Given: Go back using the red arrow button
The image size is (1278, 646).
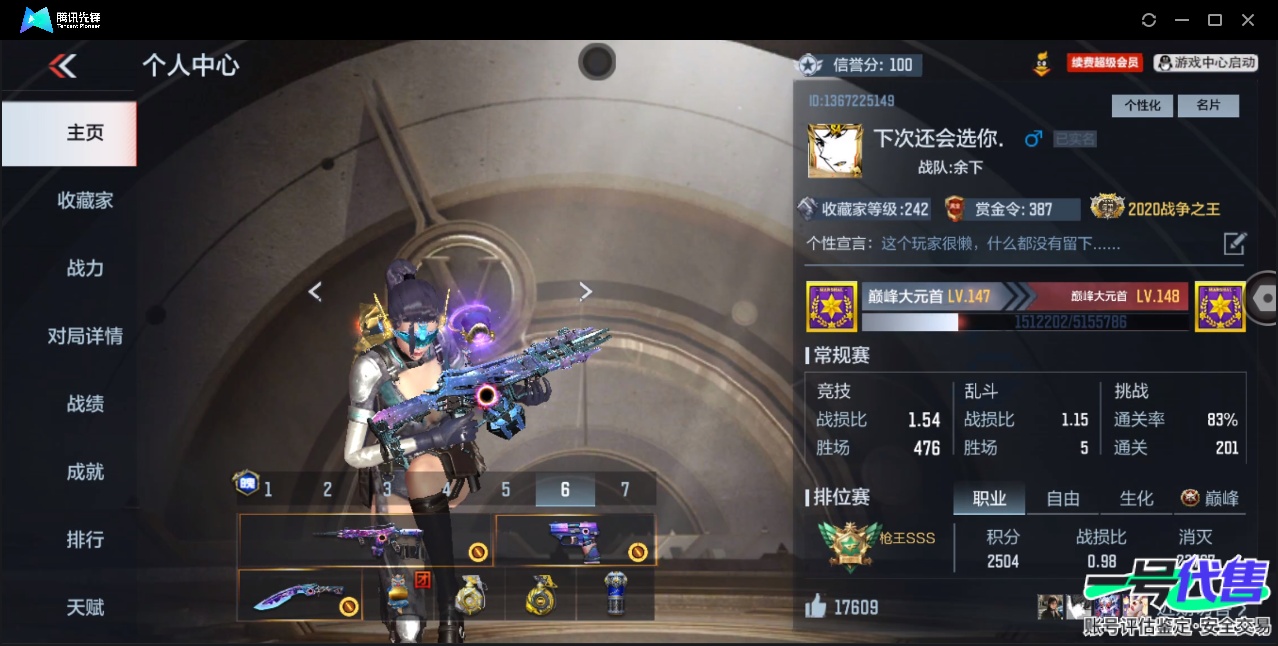Looking at the screenshot, I should click(62, 66).
